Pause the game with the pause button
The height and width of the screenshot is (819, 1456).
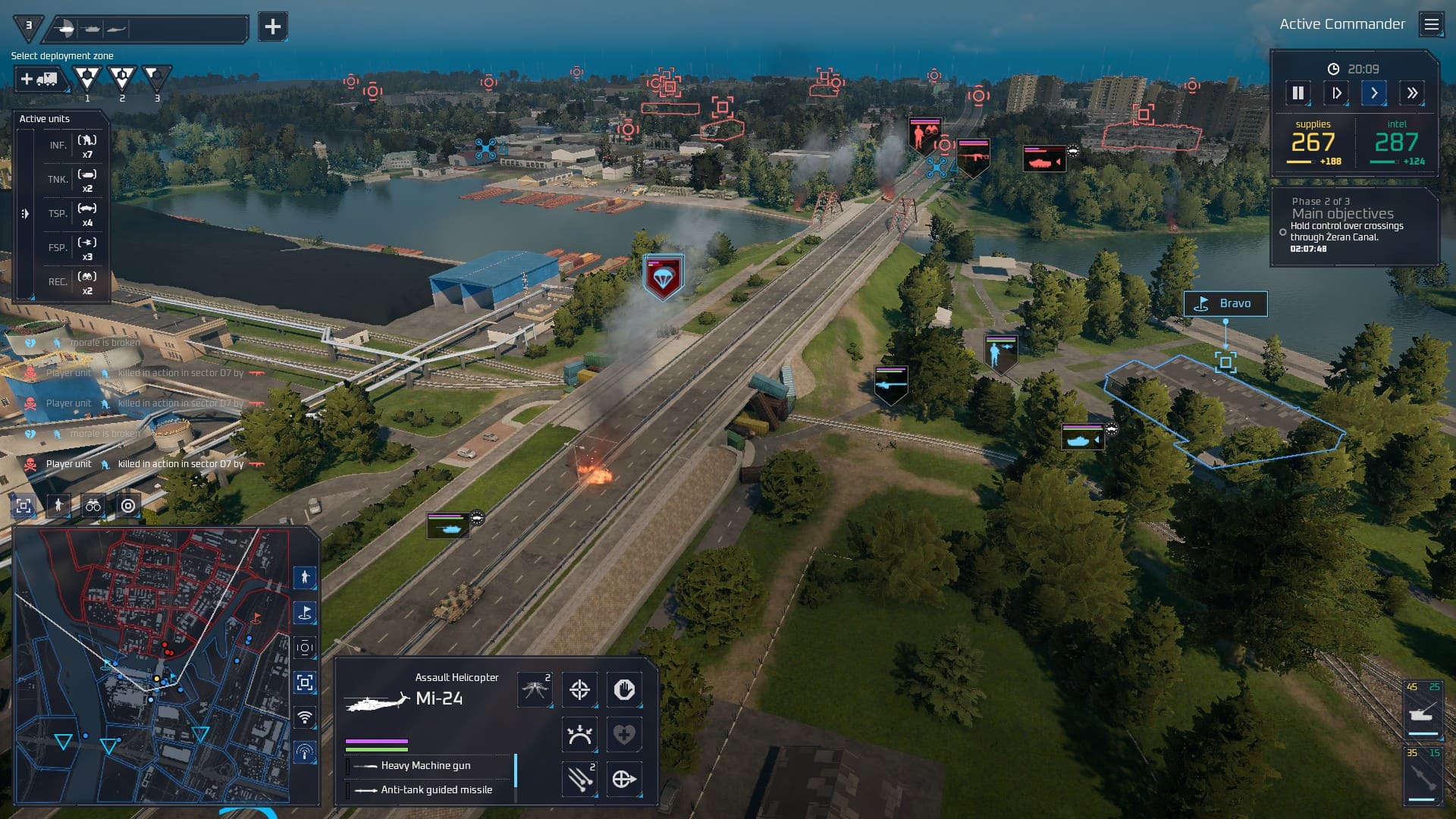click(x=1298, y=93)
